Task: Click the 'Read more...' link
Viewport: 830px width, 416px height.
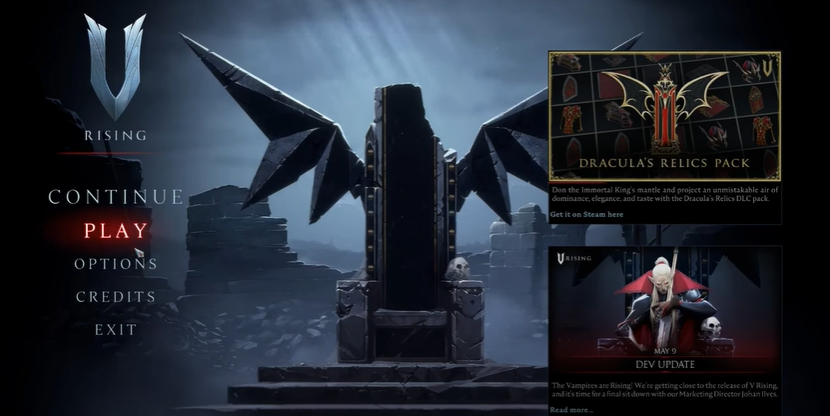Action: [x=573, y=409]
